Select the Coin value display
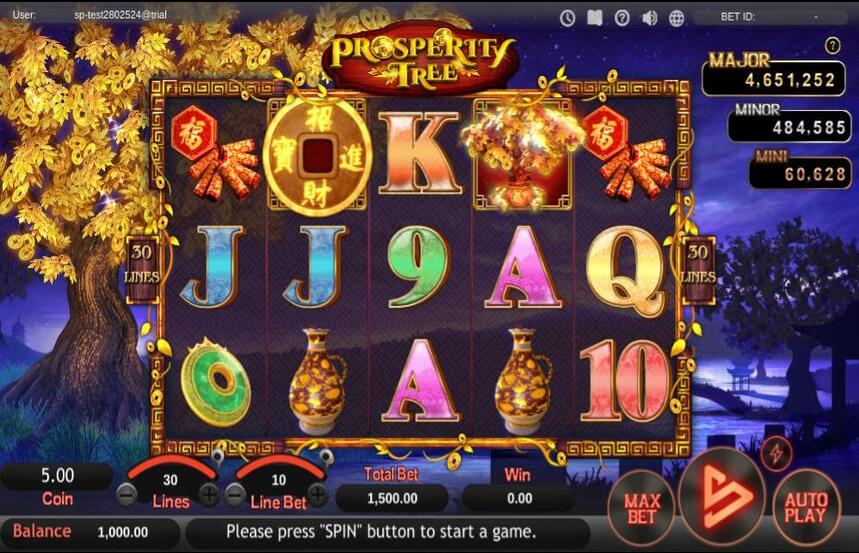859x553 pixels. point(57,476)
